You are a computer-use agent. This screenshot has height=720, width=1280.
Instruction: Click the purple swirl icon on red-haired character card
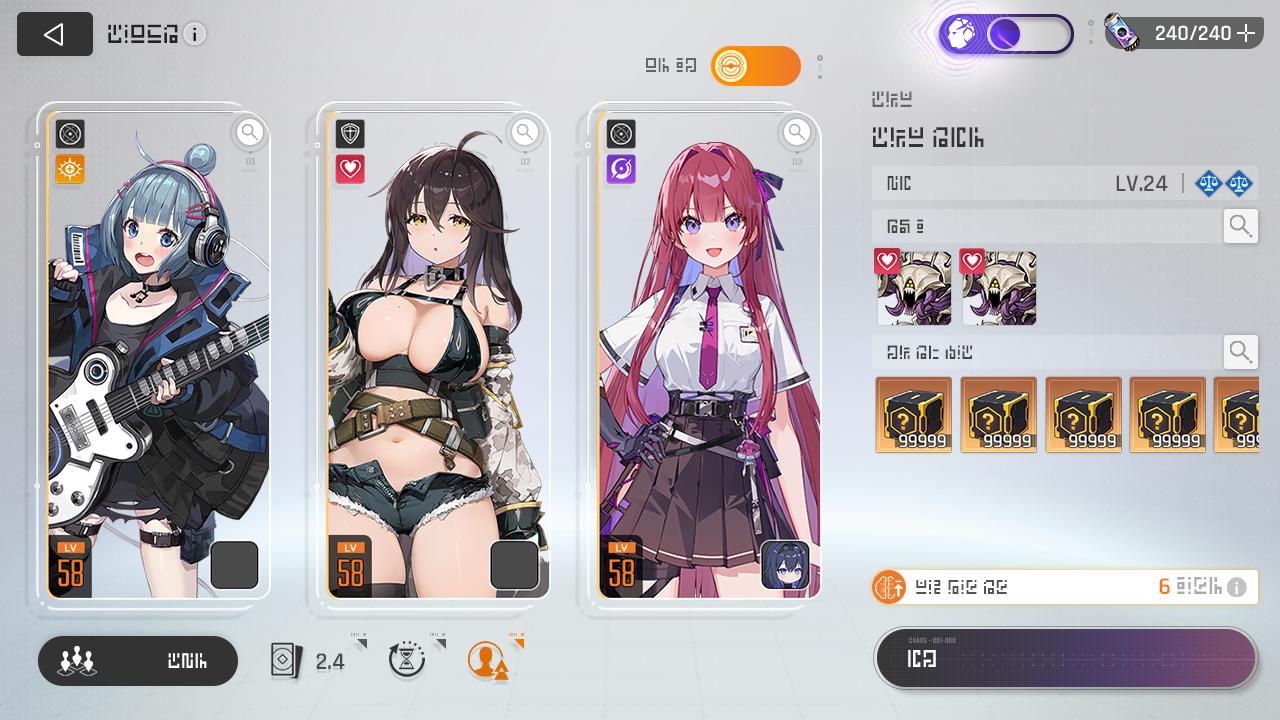(622, 168)
